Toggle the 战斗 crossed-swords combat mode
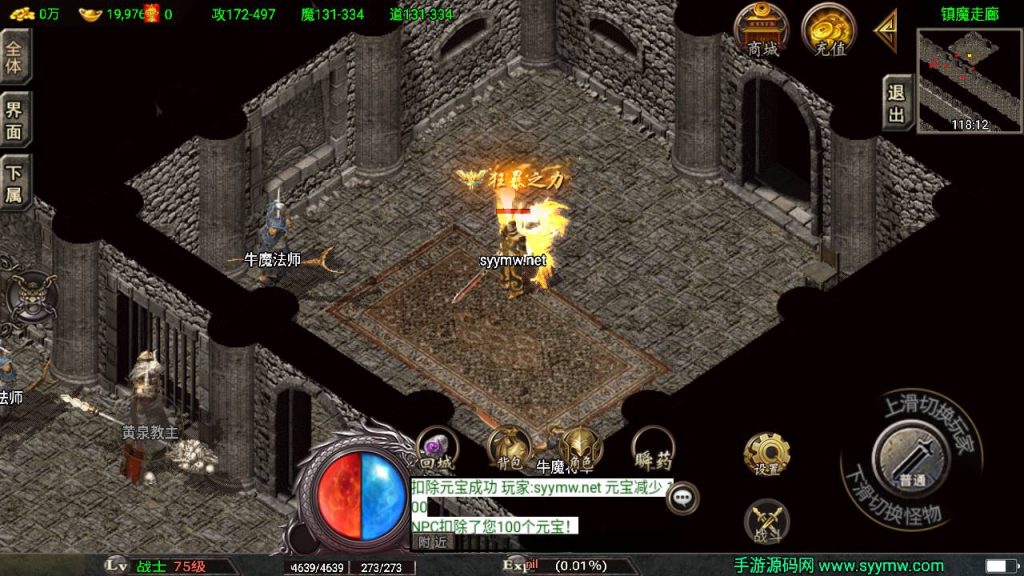 767,520
